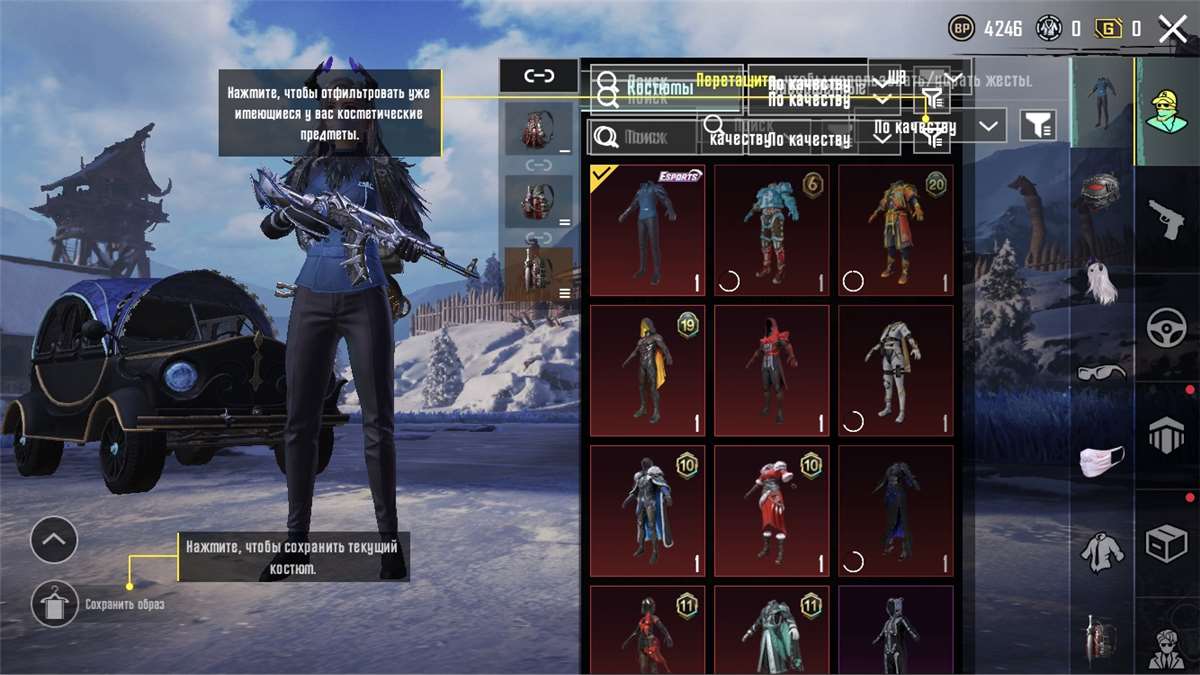Open the owned-items filter funnel button
The width and height of the screenshot is (1200, 675).
1039,126
